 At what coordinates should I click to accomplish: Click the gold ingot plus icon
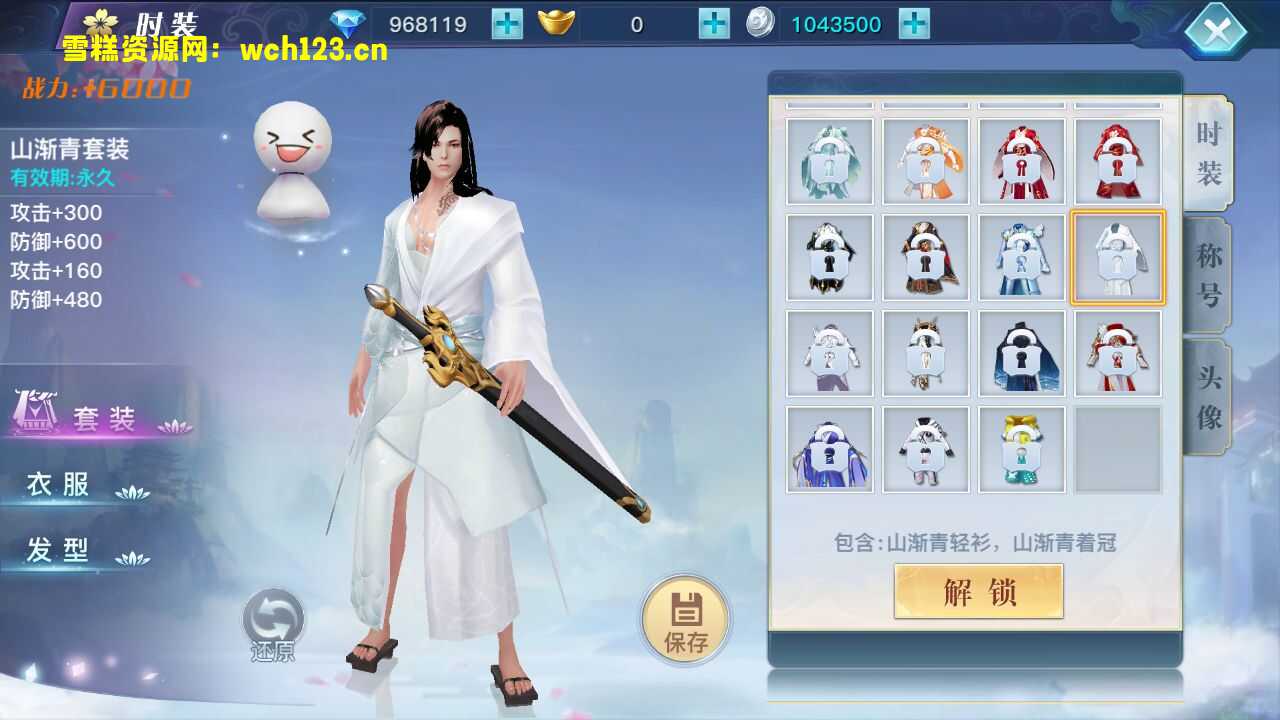pos(712,23)
